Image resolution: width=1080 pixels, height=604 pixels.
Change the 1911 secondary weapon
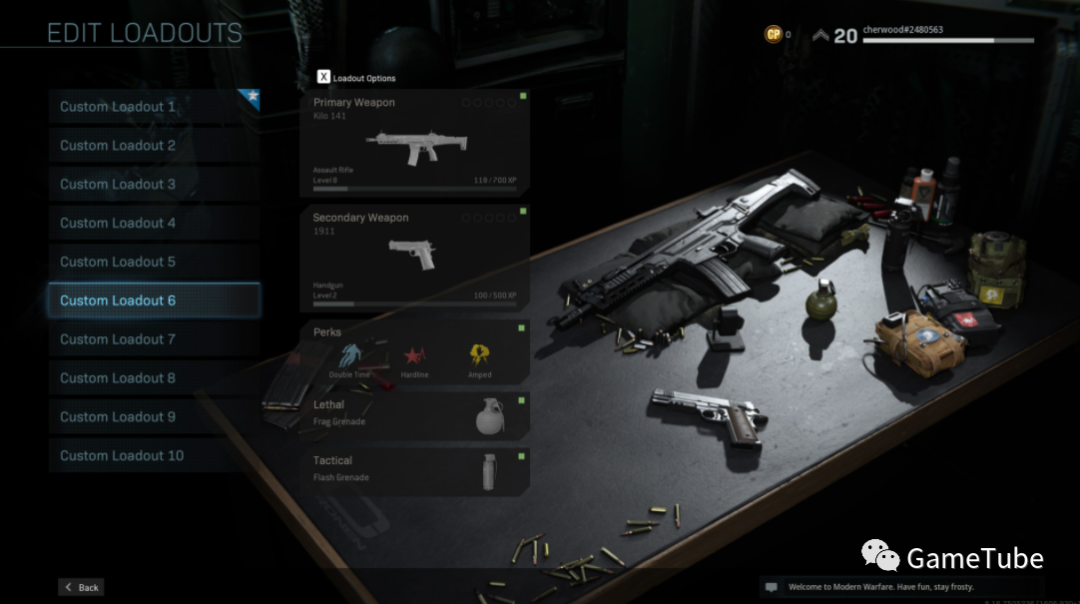tap(414, 258)
